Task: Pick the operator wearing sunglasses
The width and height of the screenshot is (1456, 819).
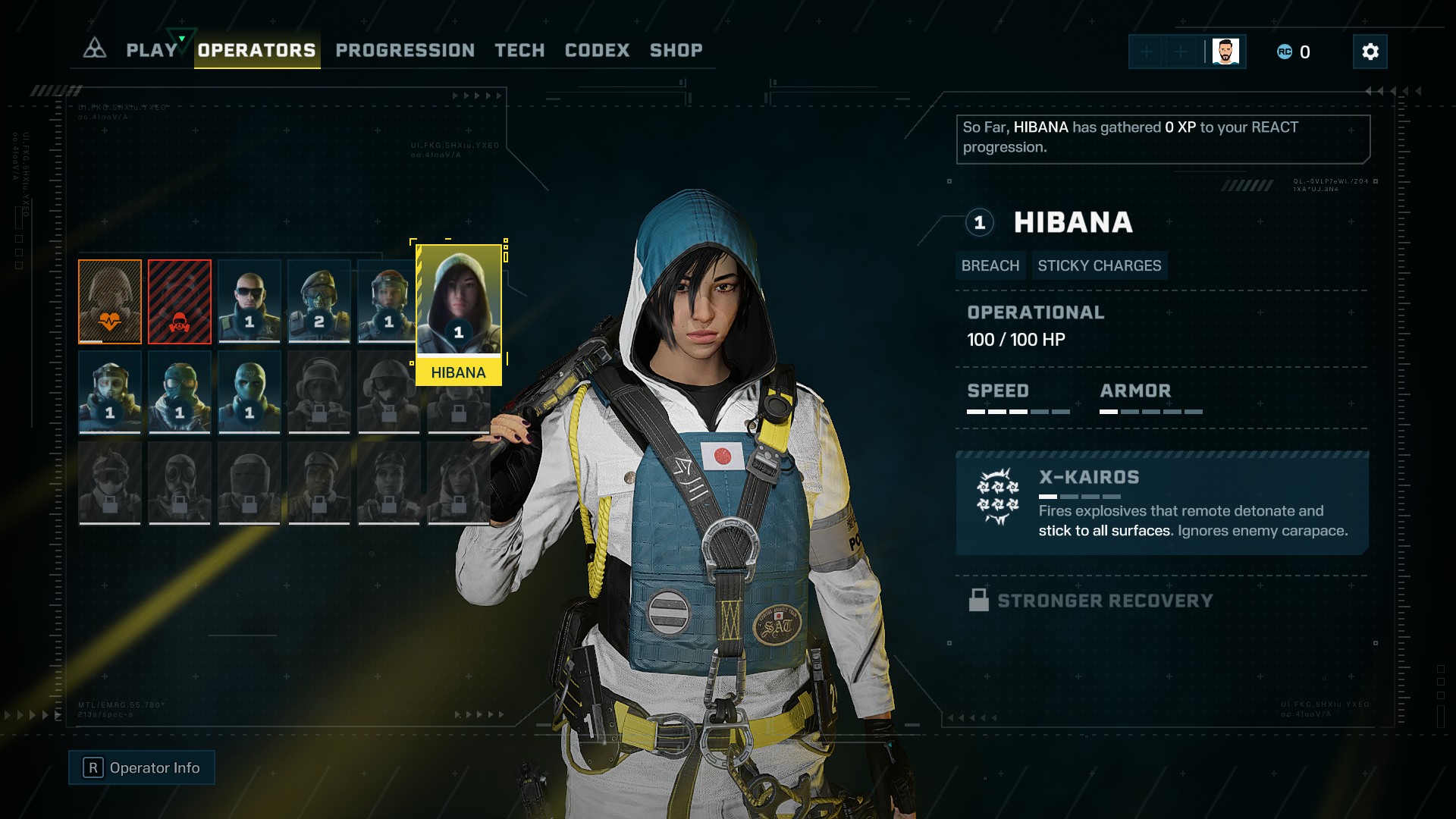Action: 249,301
